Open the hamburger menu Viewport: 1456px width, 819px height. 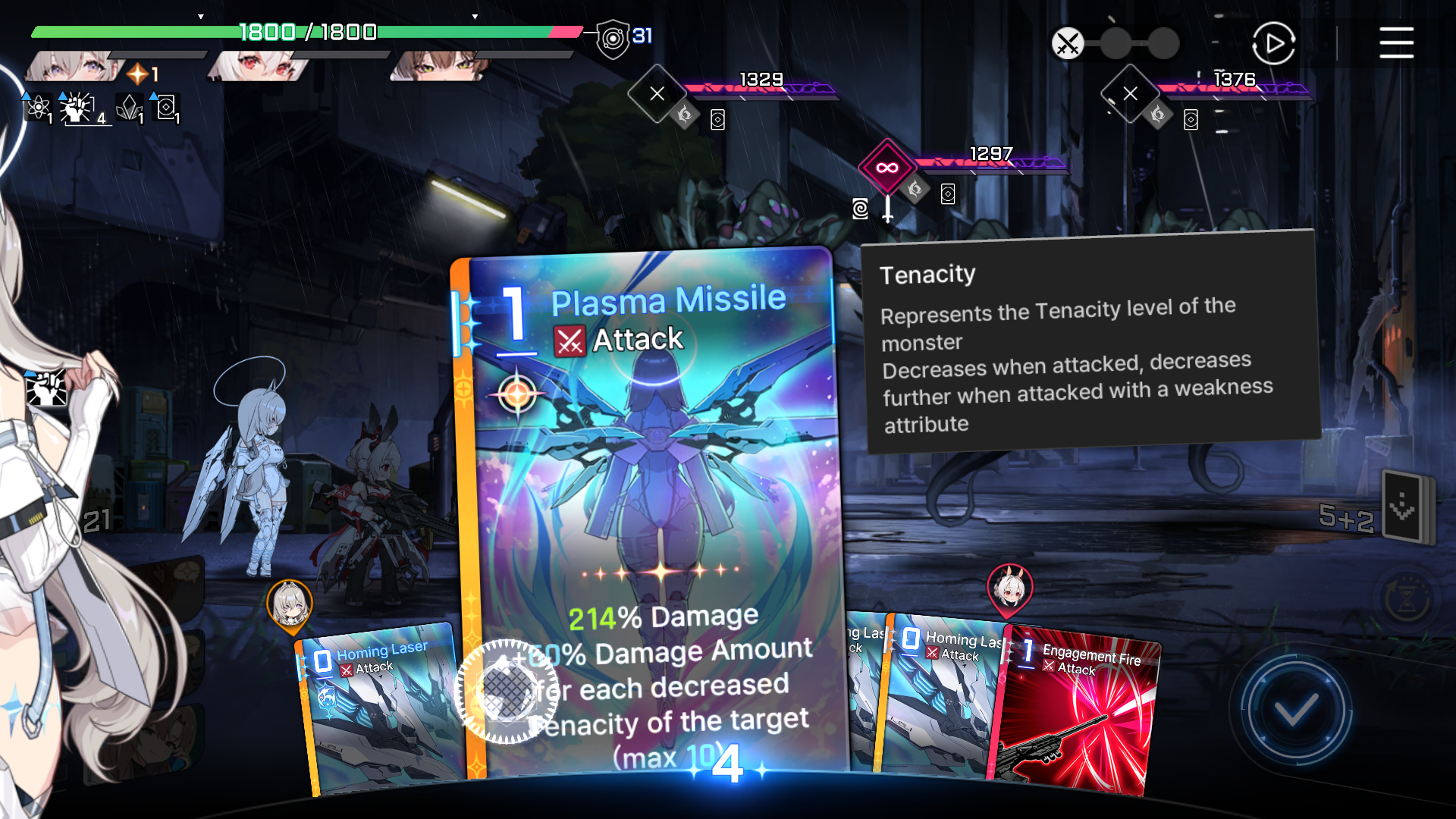(1395, 42)
